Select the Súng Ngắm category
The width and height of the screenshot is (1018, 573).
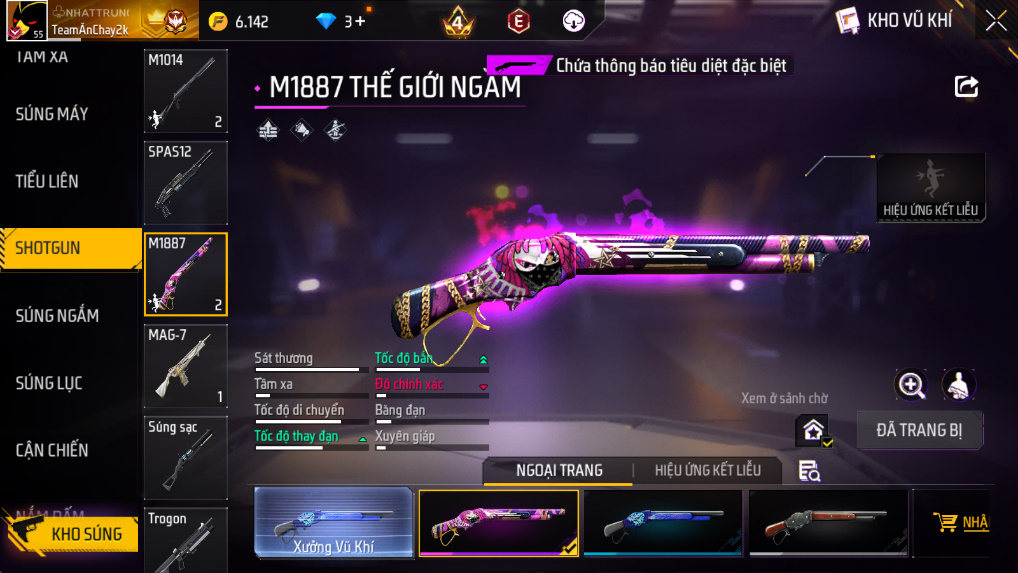tap(57, 316)
